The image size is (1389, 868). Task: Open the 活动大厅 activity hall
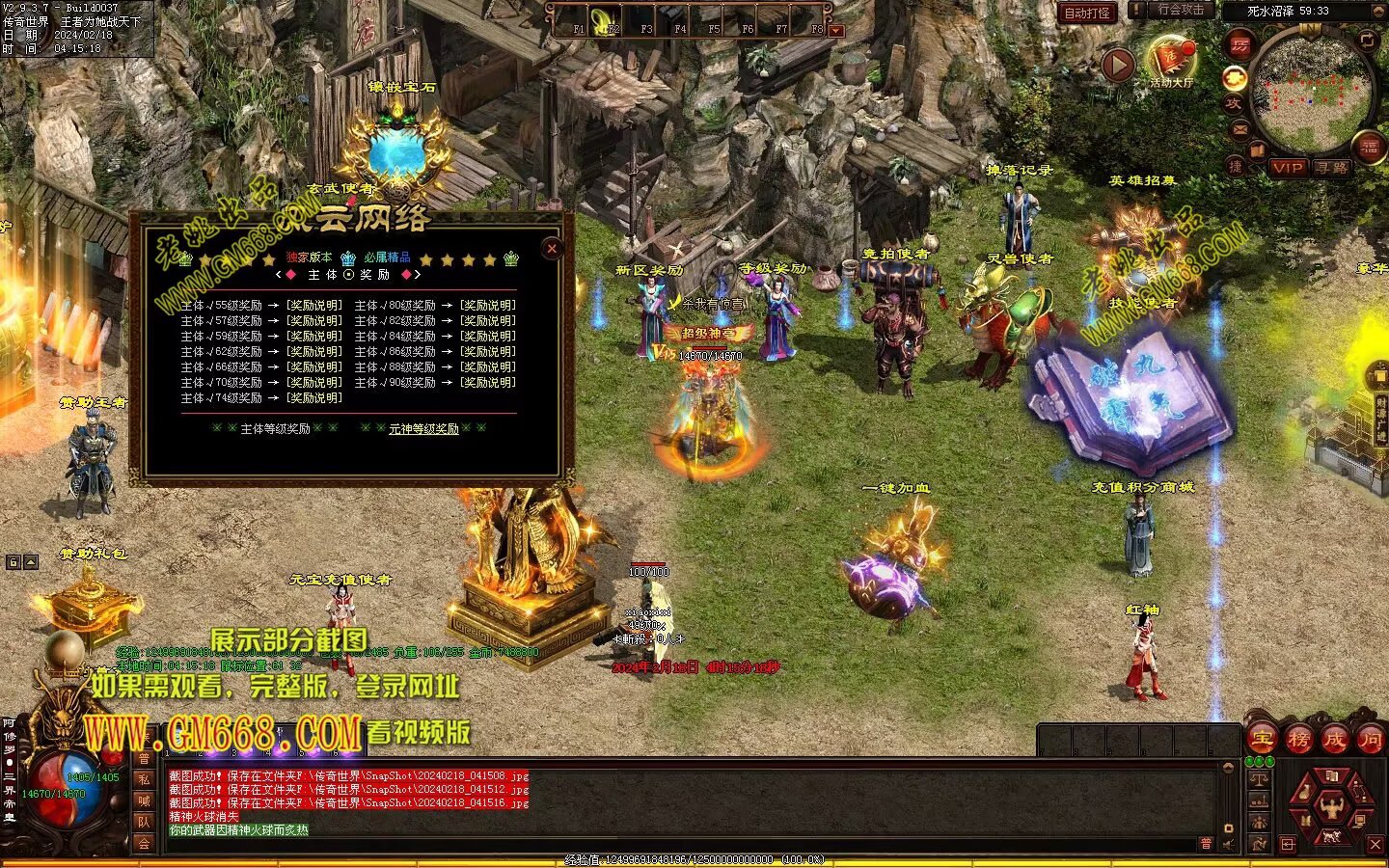point(1171,62)
